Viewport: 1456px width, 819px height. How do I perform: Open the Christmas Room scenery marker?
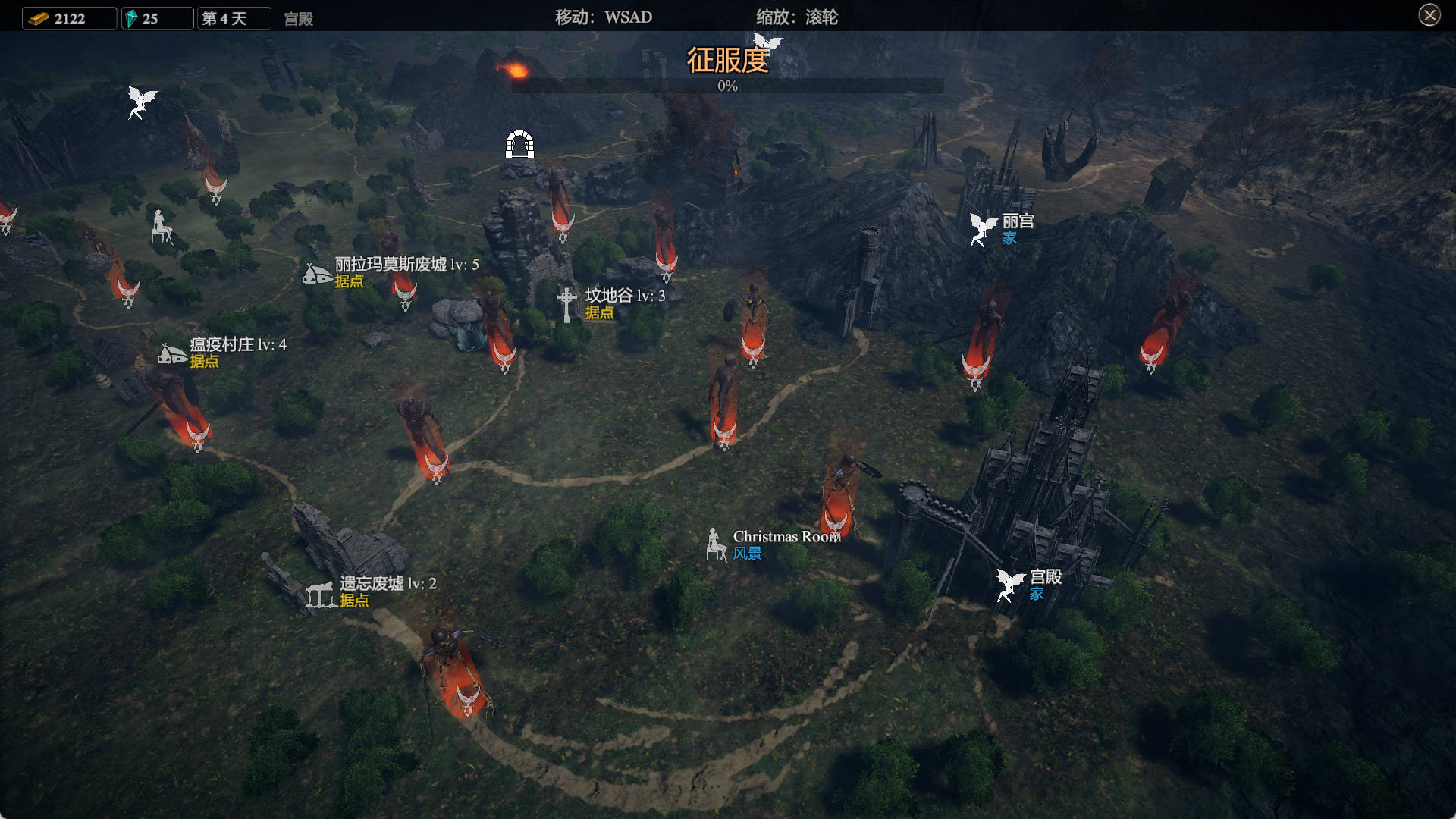point(715,544)
